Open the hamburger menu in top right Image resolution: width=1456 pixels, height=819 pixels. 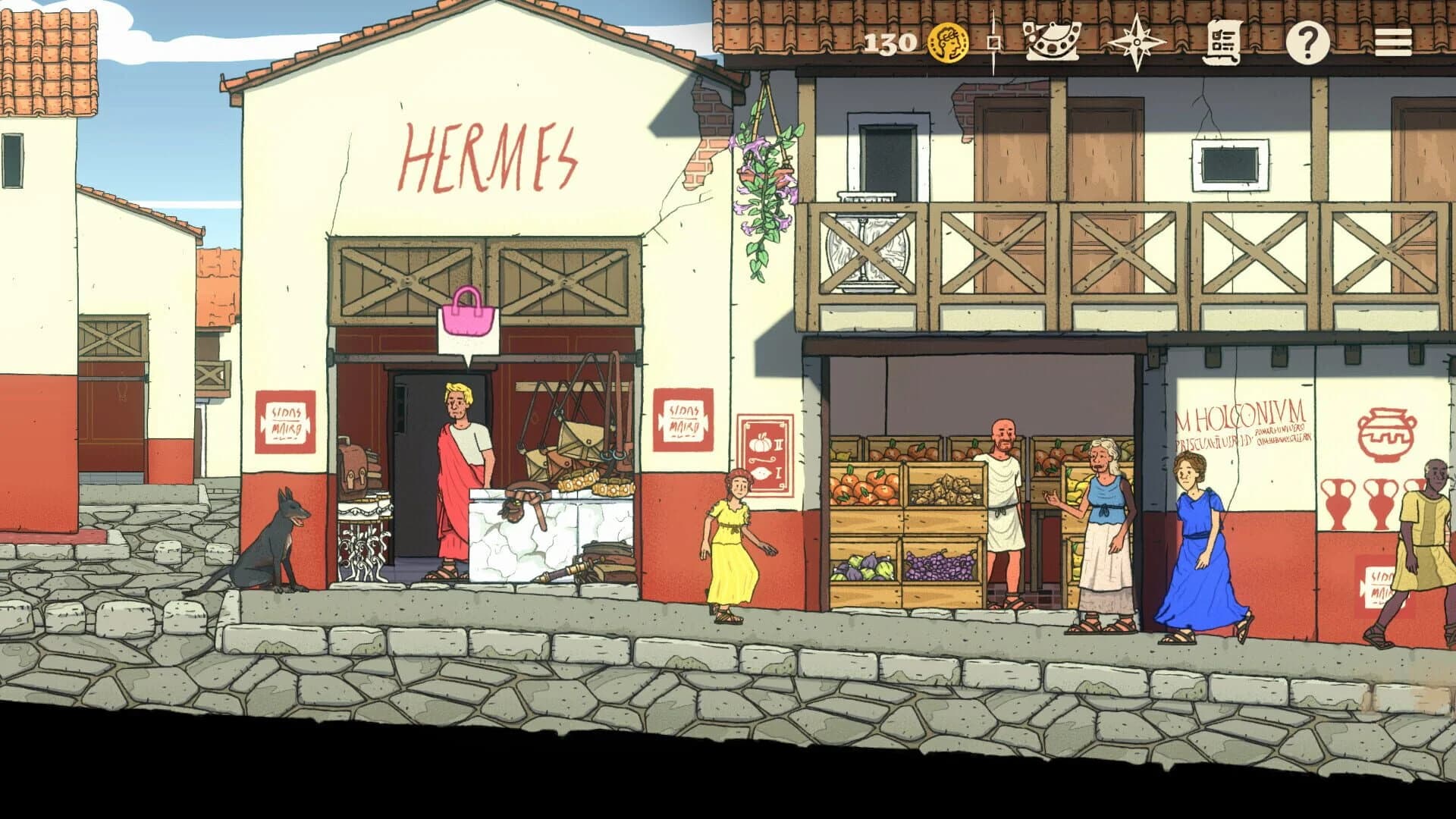point(1396,42)
